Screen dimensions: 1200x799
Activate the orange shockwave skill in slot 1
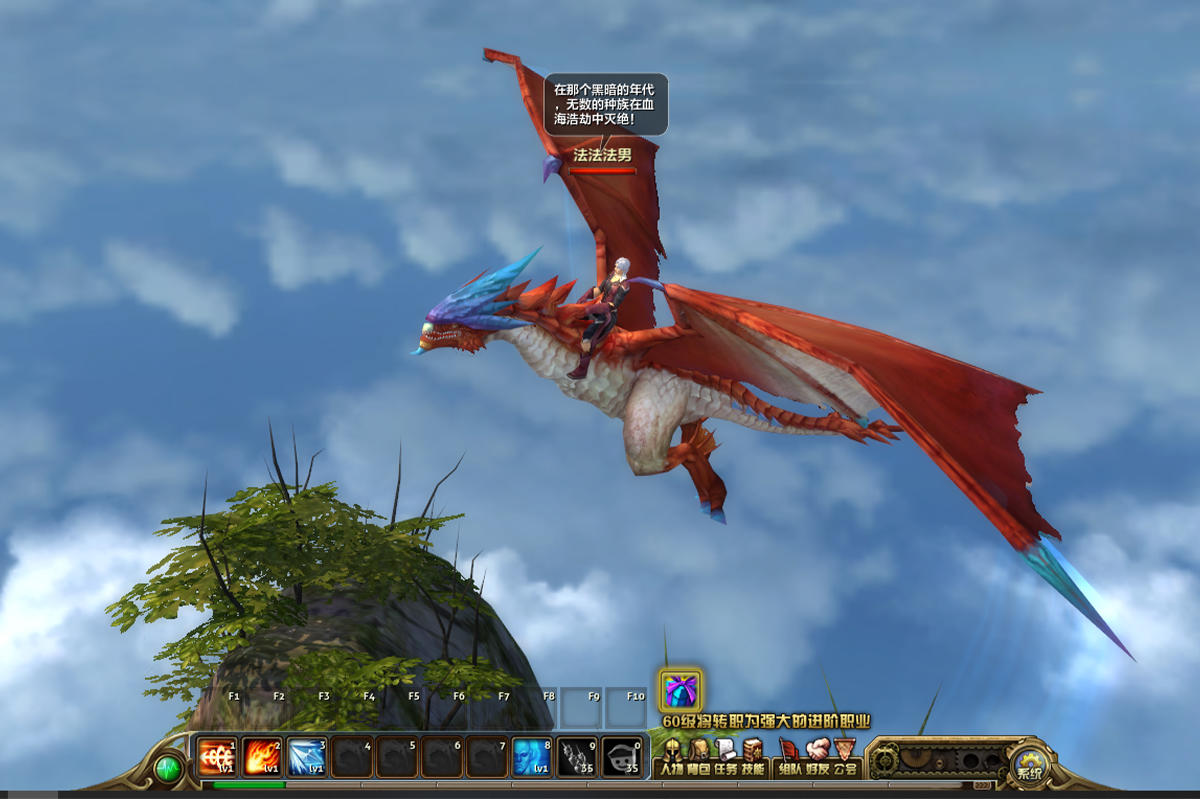(x=216, y=757)
